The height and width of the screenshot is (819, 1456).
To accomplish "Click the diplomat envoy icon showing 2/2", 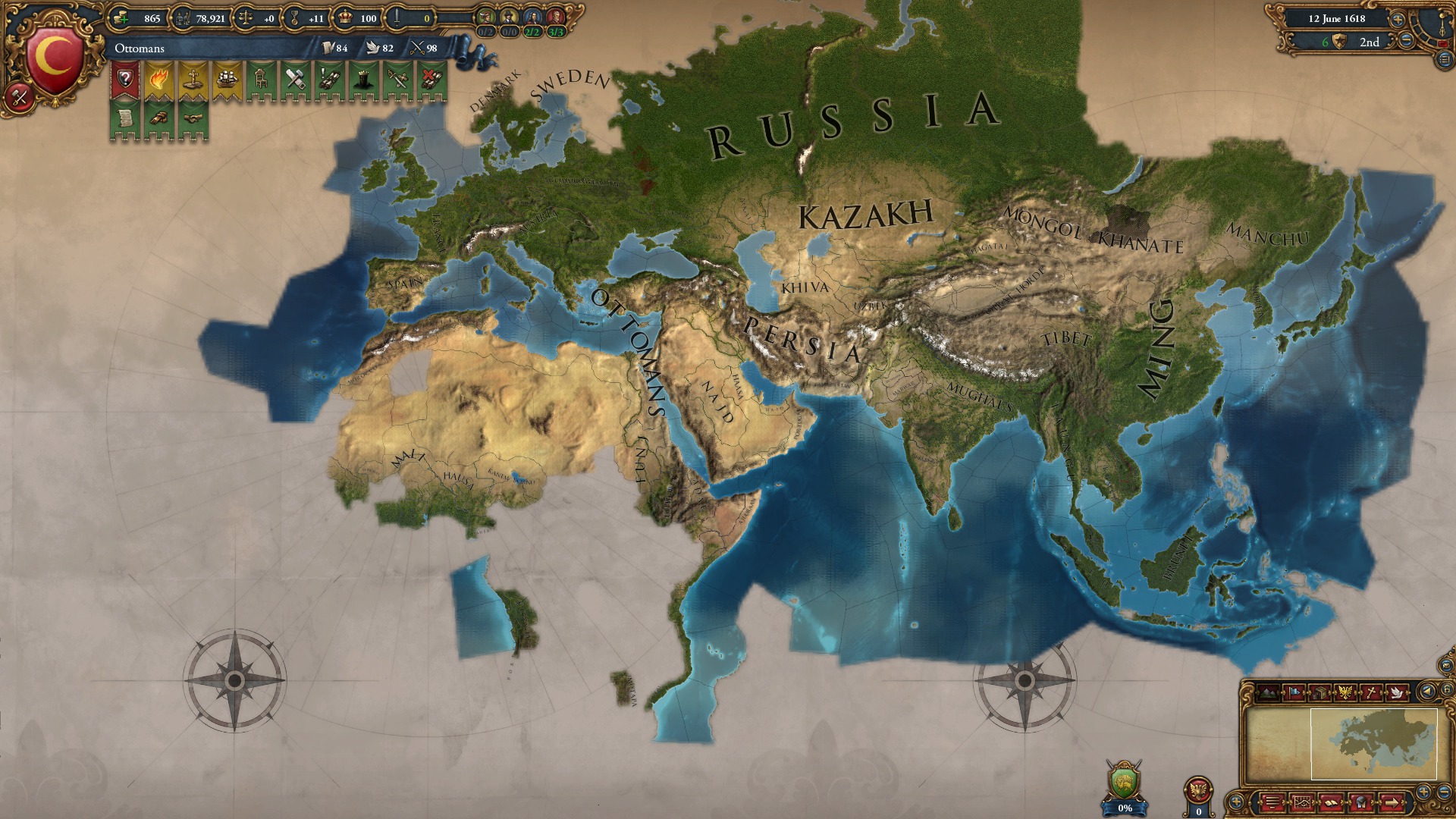I will pyautogui.click(x=532, y=17).
